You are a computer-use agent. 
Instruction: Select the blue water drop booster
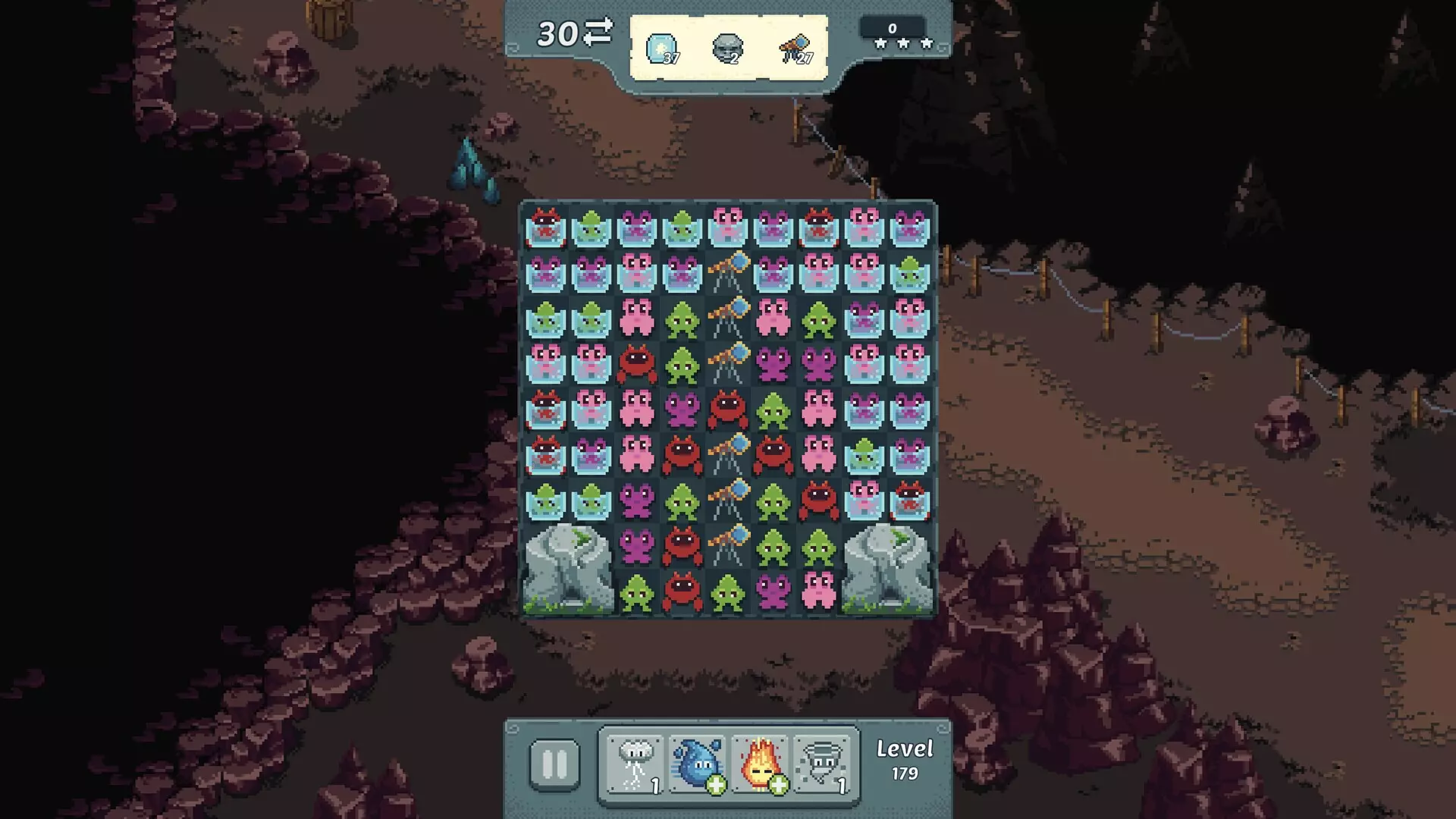697,764
